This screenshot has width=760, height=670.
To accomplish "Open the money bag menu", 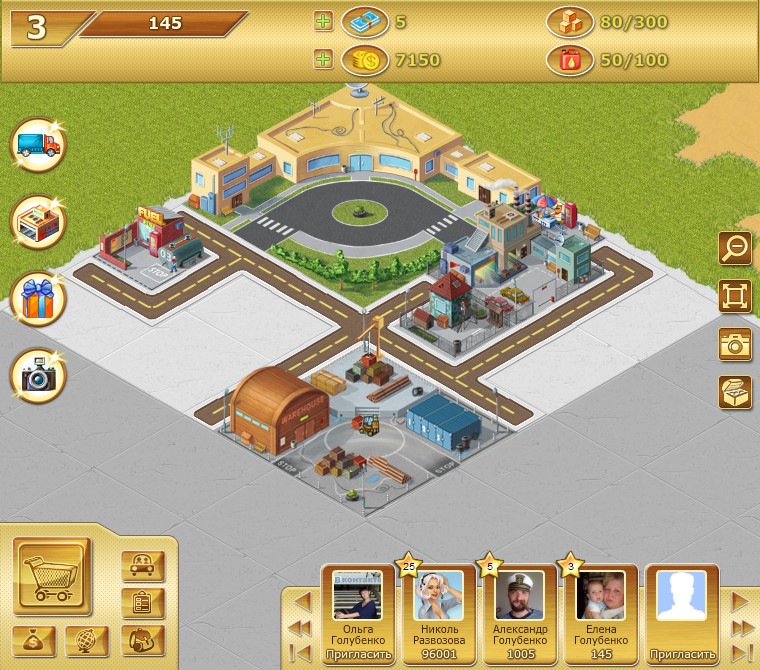I will 34,640.
